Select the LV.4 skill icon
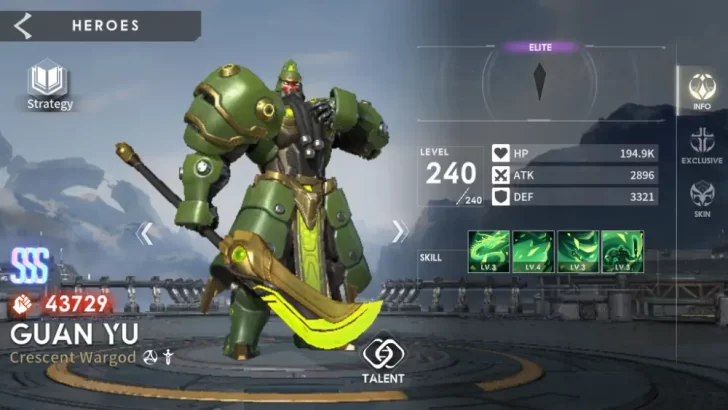The width and height of the screenshot is (728, 410). (x=533, y=252)
